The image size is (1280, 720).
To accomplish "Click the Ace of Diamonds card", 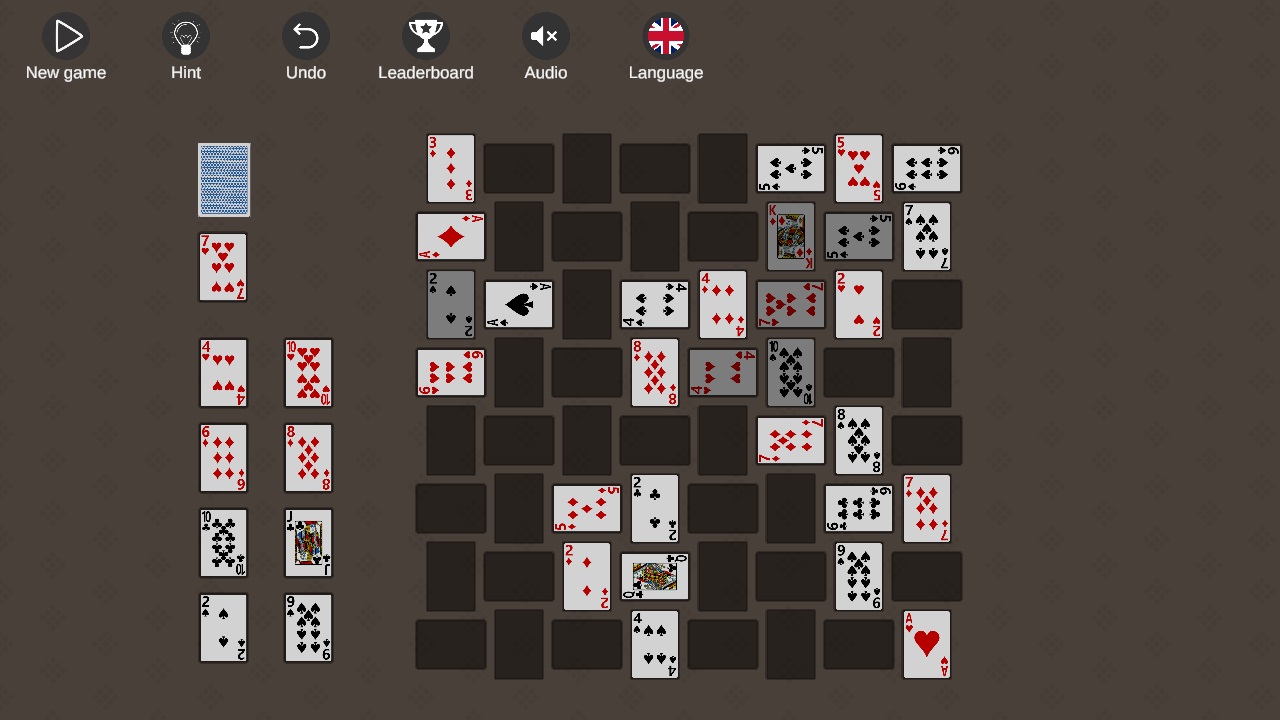I will (x=451, y=237).
